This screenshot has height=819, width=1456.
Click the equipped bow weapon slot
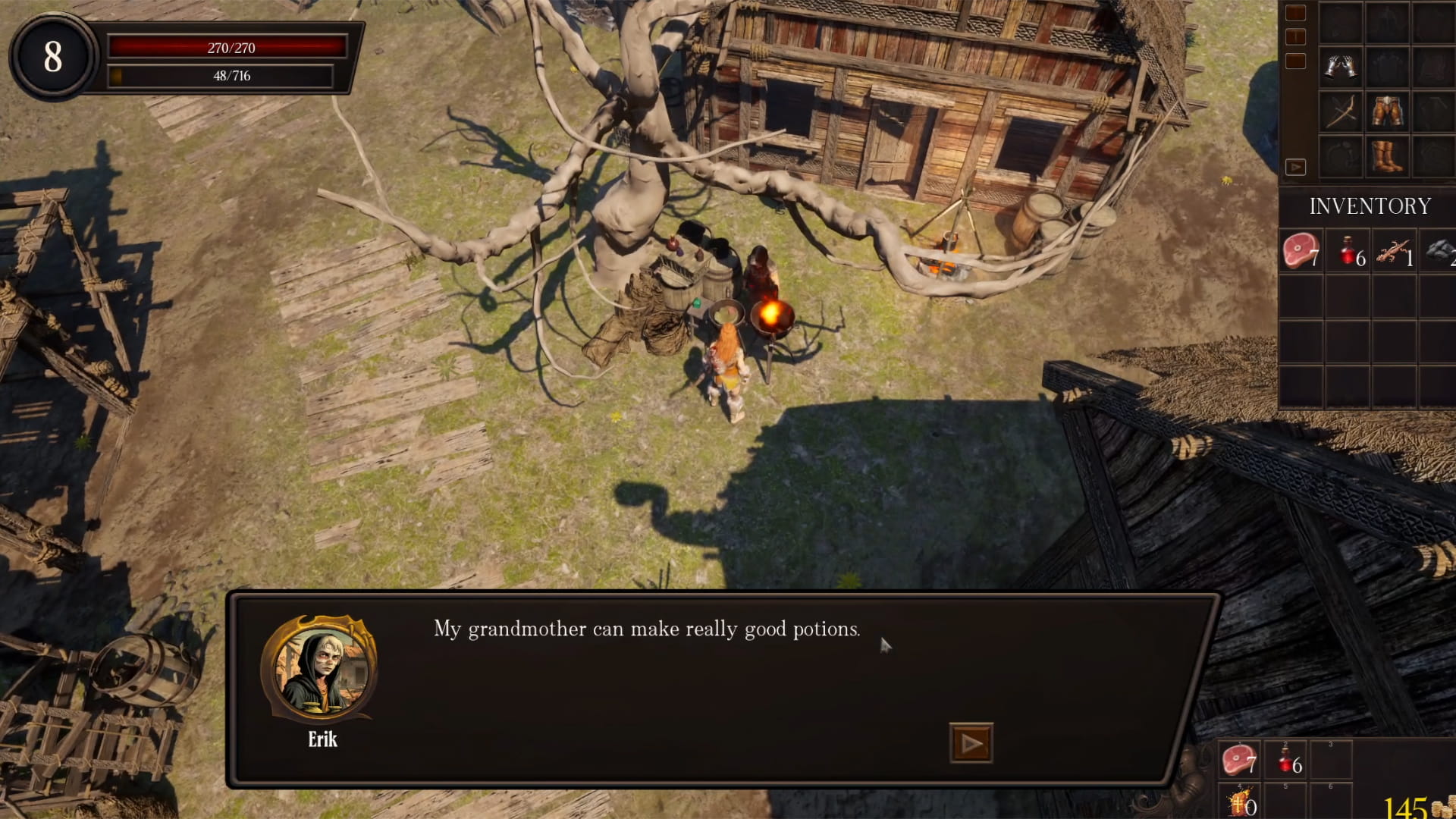[x=1341, y=112]
